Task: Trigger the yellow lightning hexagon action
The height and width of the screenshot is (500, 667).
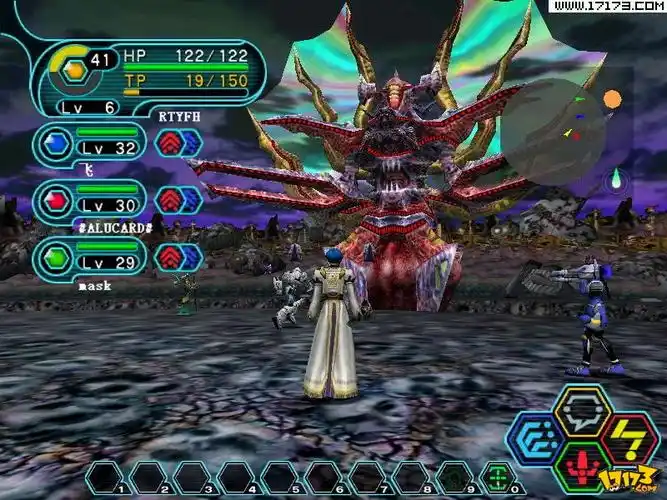Action: (629, 439)
